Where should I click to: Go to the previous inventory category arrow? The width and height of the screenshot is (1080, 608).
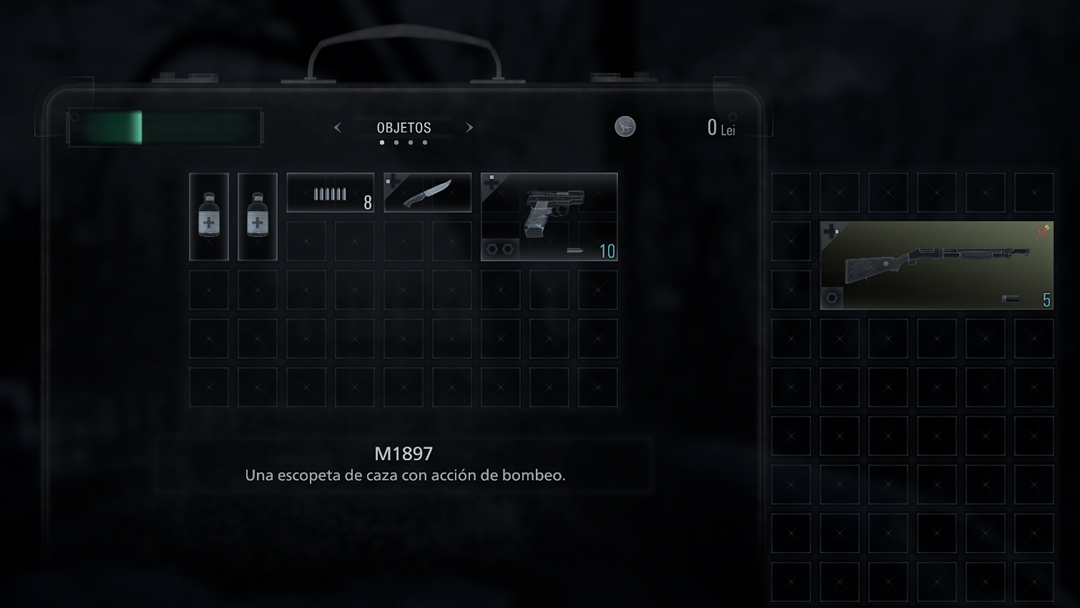(x=337, y=128)
